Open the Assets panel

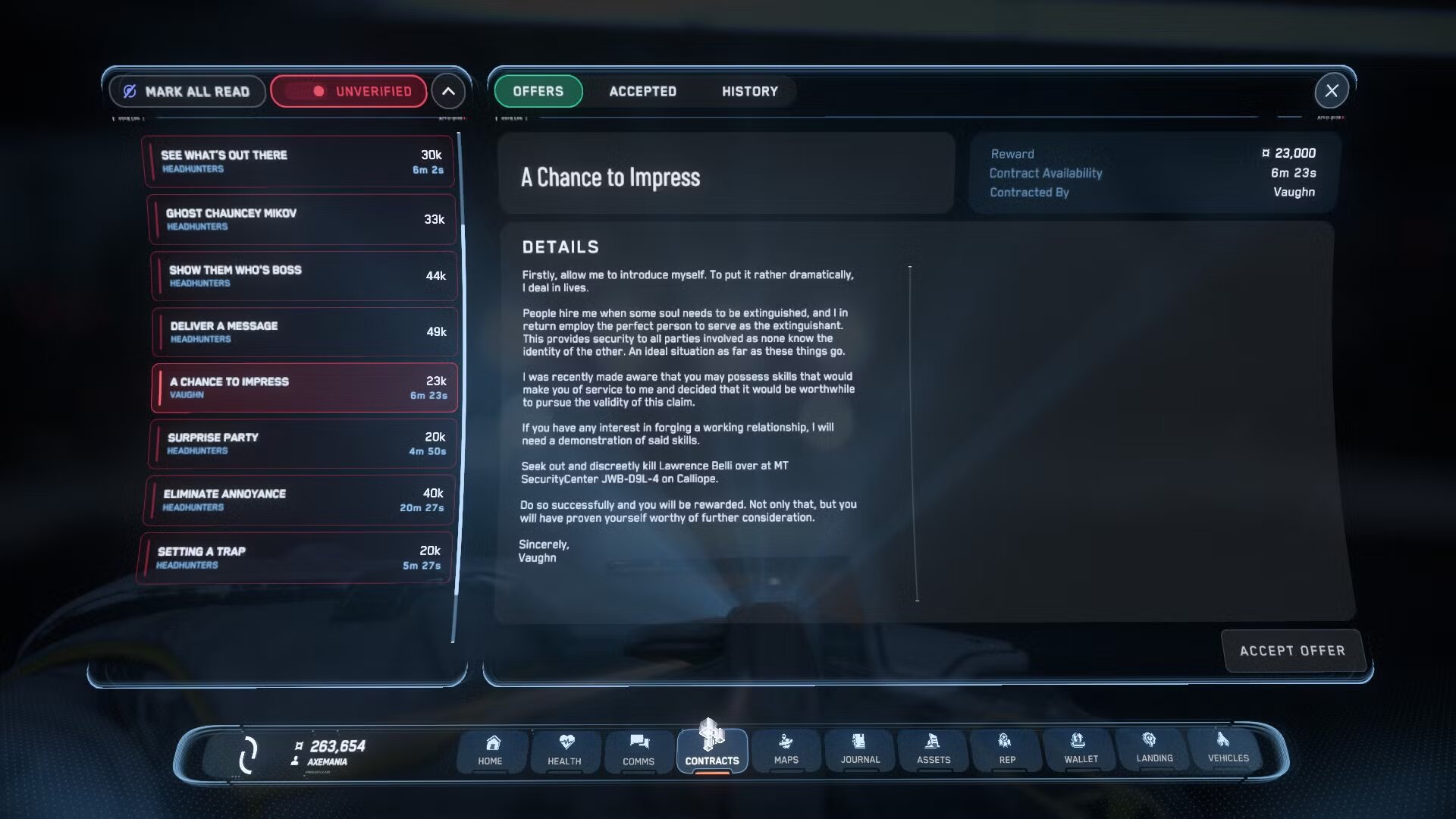pyautogui.click(x=934, y=752)
